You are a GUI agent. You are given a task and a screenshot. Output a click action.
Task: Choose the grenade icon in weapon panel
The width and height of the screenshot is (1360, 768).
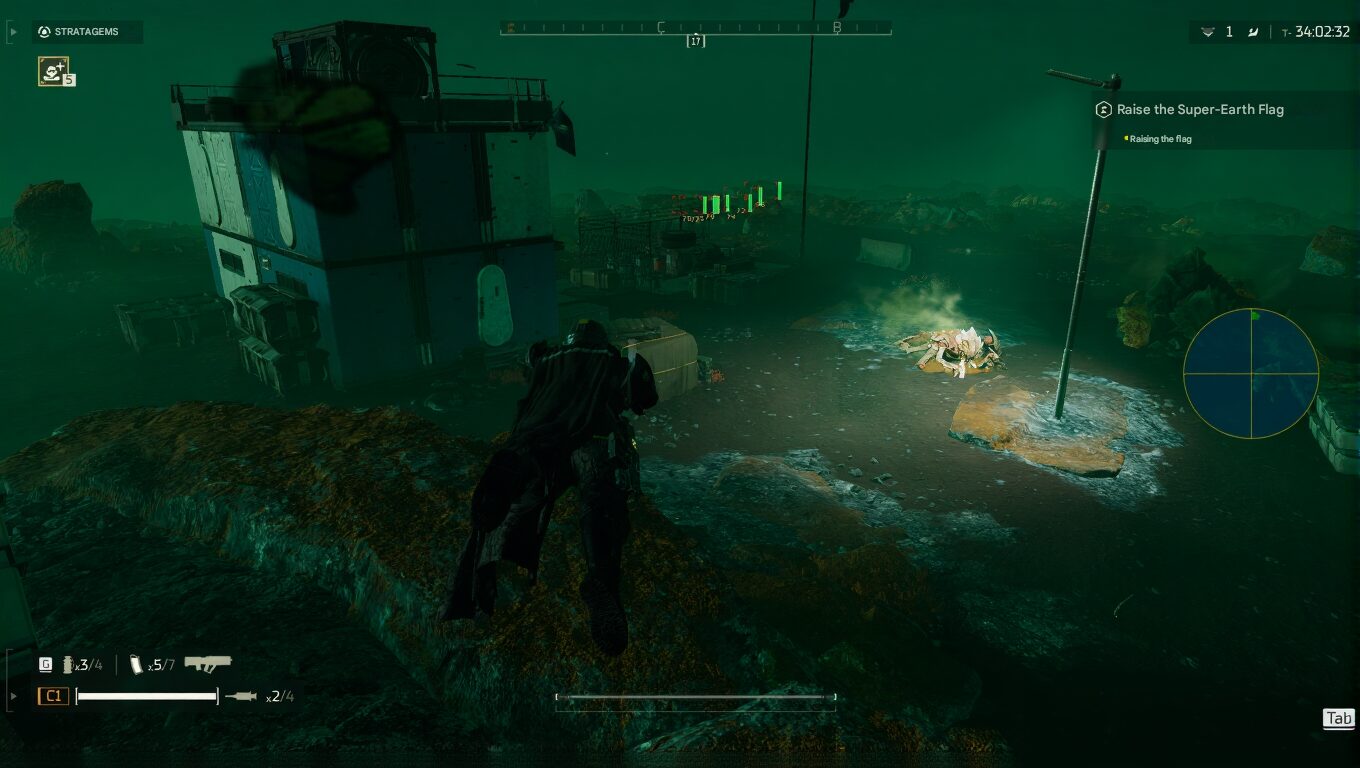(x=68, y=664)
